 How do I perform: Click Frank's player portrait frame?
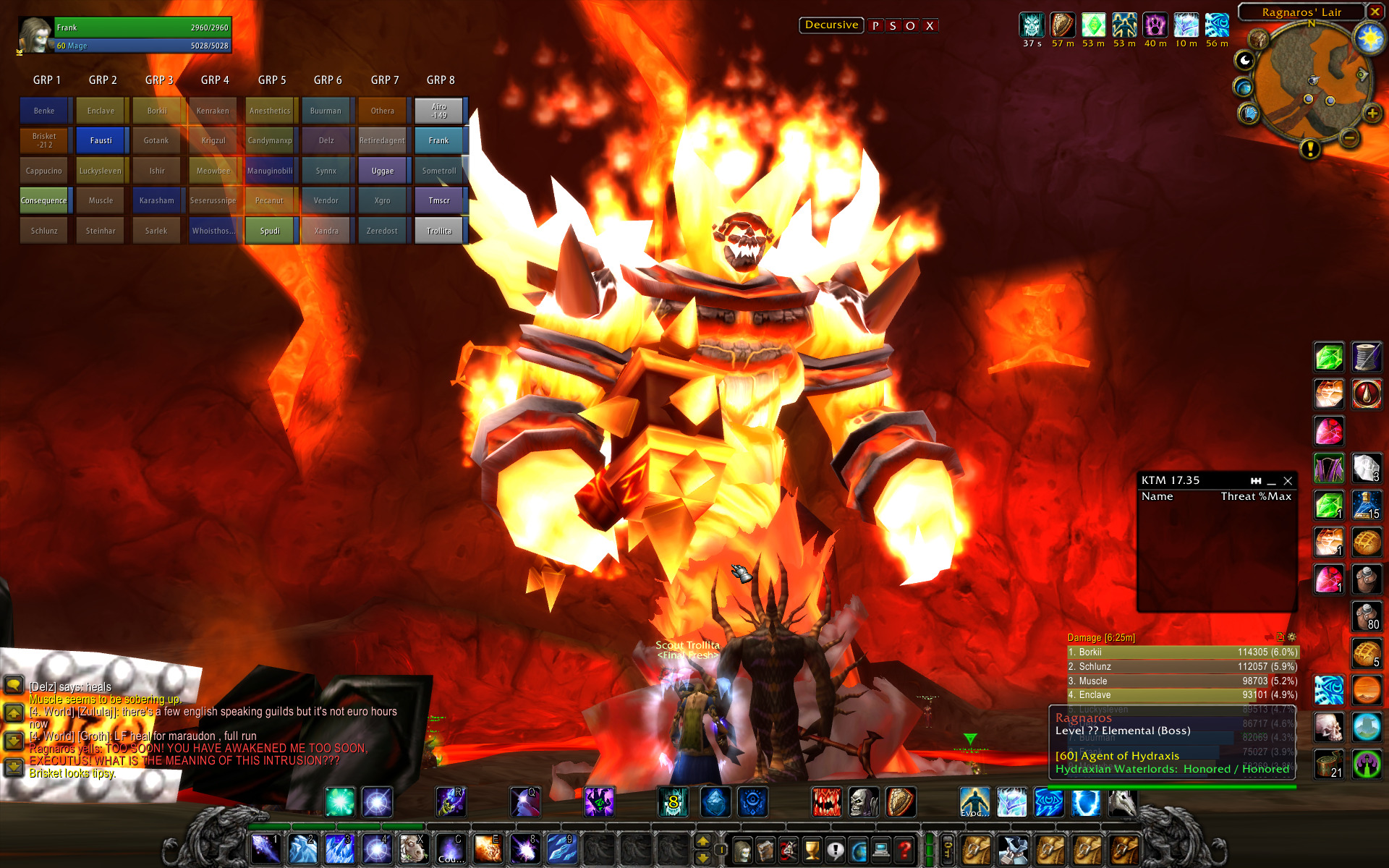(35, 35)
